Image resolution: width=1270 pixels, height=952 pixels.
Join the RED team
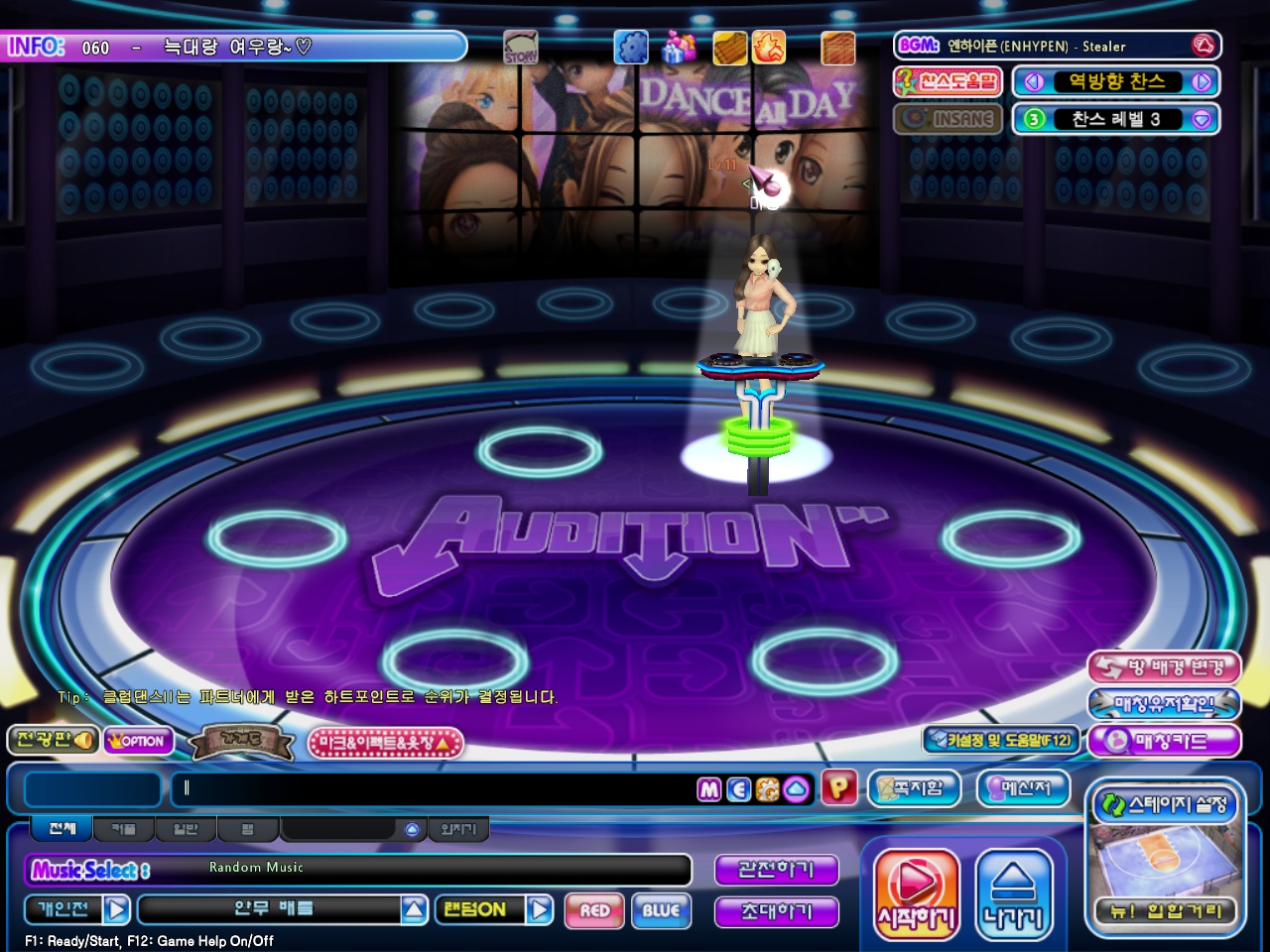[x=594, y=910]
